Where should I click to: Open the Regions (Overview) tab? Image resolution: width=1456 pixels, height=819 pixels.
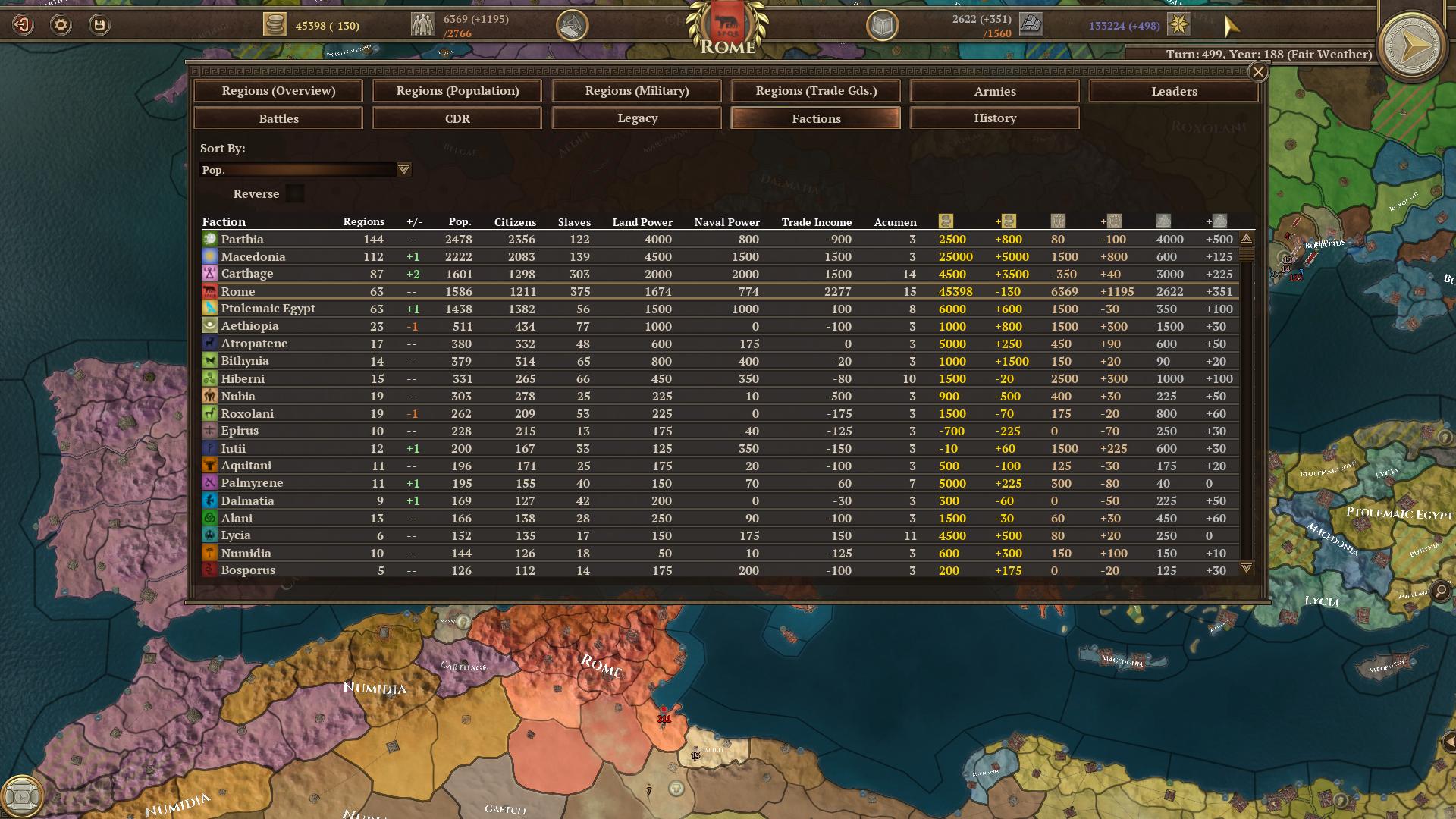(x=278, y=91)
